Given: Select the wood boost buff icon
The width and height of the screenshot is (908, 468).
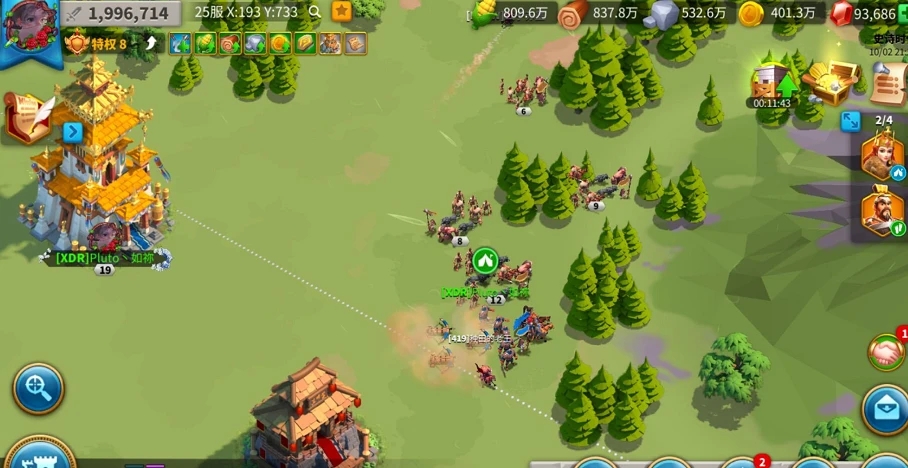Looking at the screenshot, I should (x=230, y=44).
